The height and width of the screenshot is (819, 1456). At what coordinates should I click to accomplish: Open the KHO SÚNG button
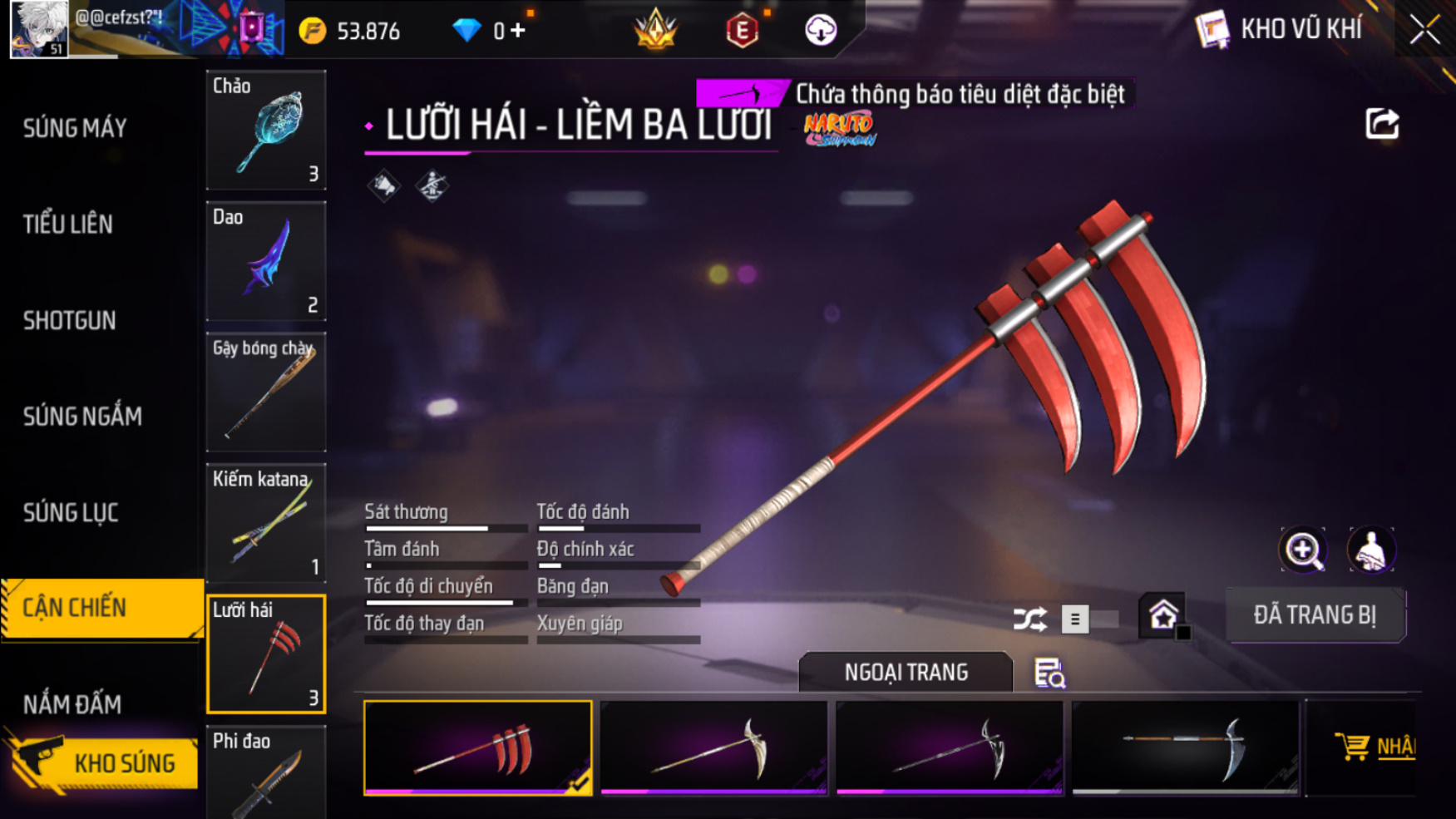click(x=104, y=762)
